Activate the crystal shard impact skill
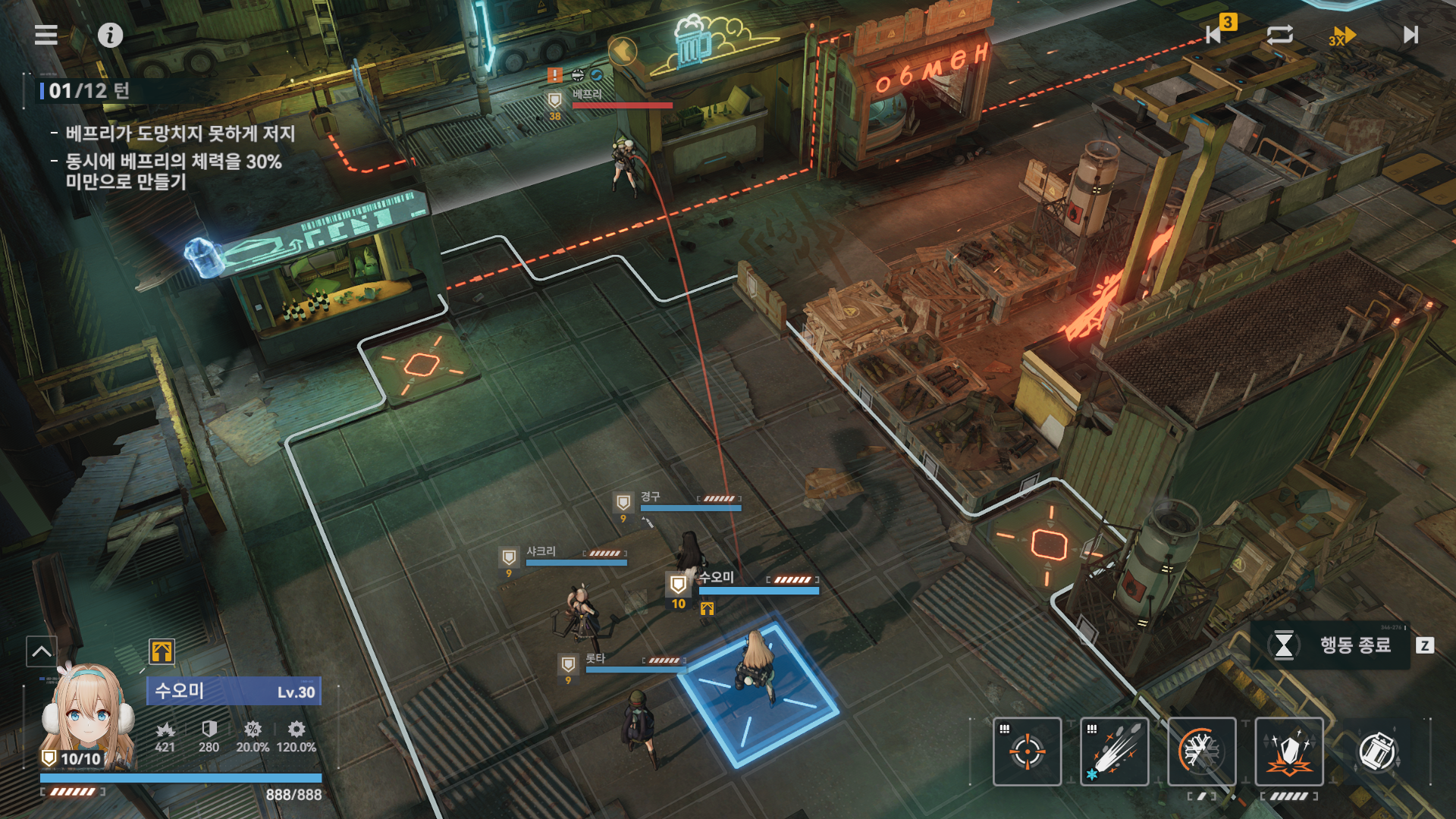The width and height of the screenshot is (1456, 819). click(1288, 751)
